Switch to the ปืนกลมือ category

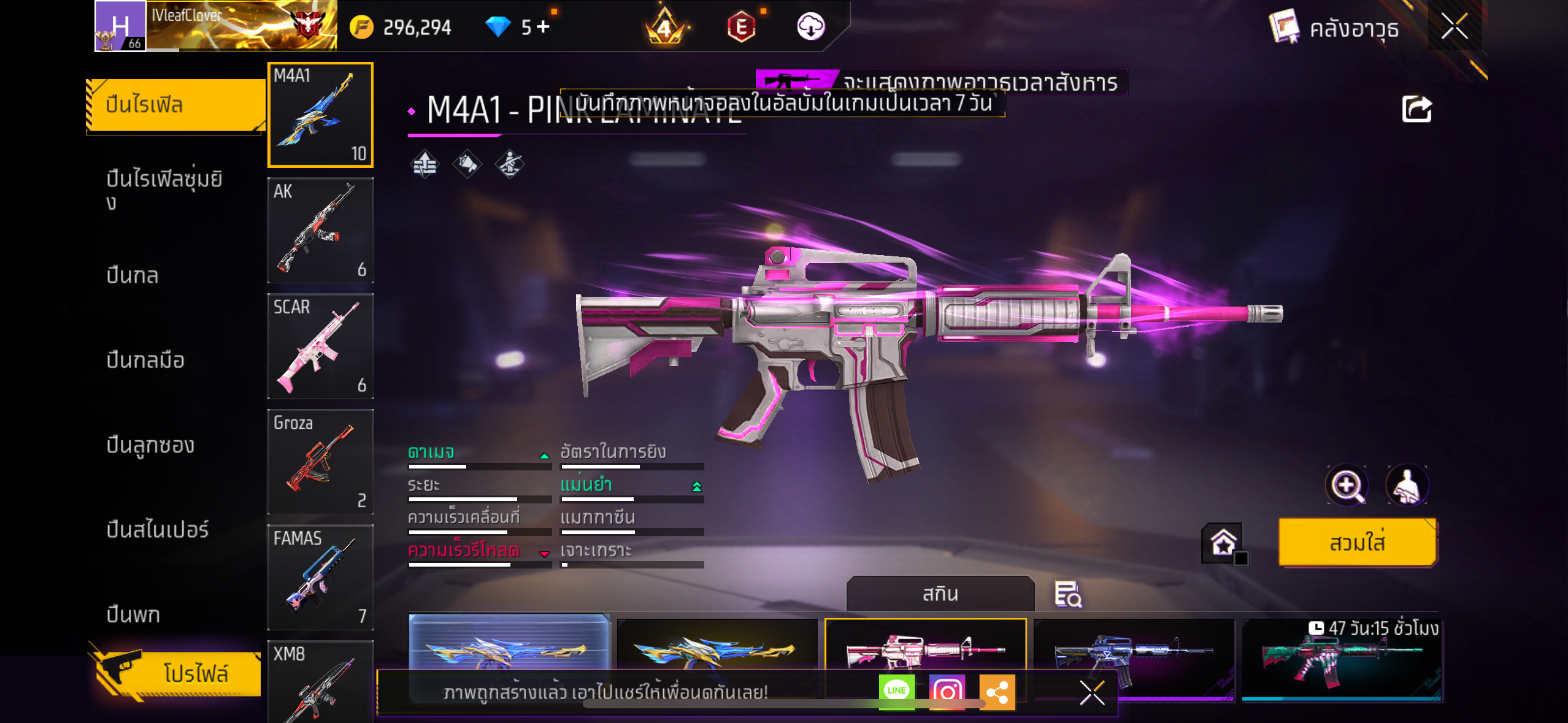(145, 360)
